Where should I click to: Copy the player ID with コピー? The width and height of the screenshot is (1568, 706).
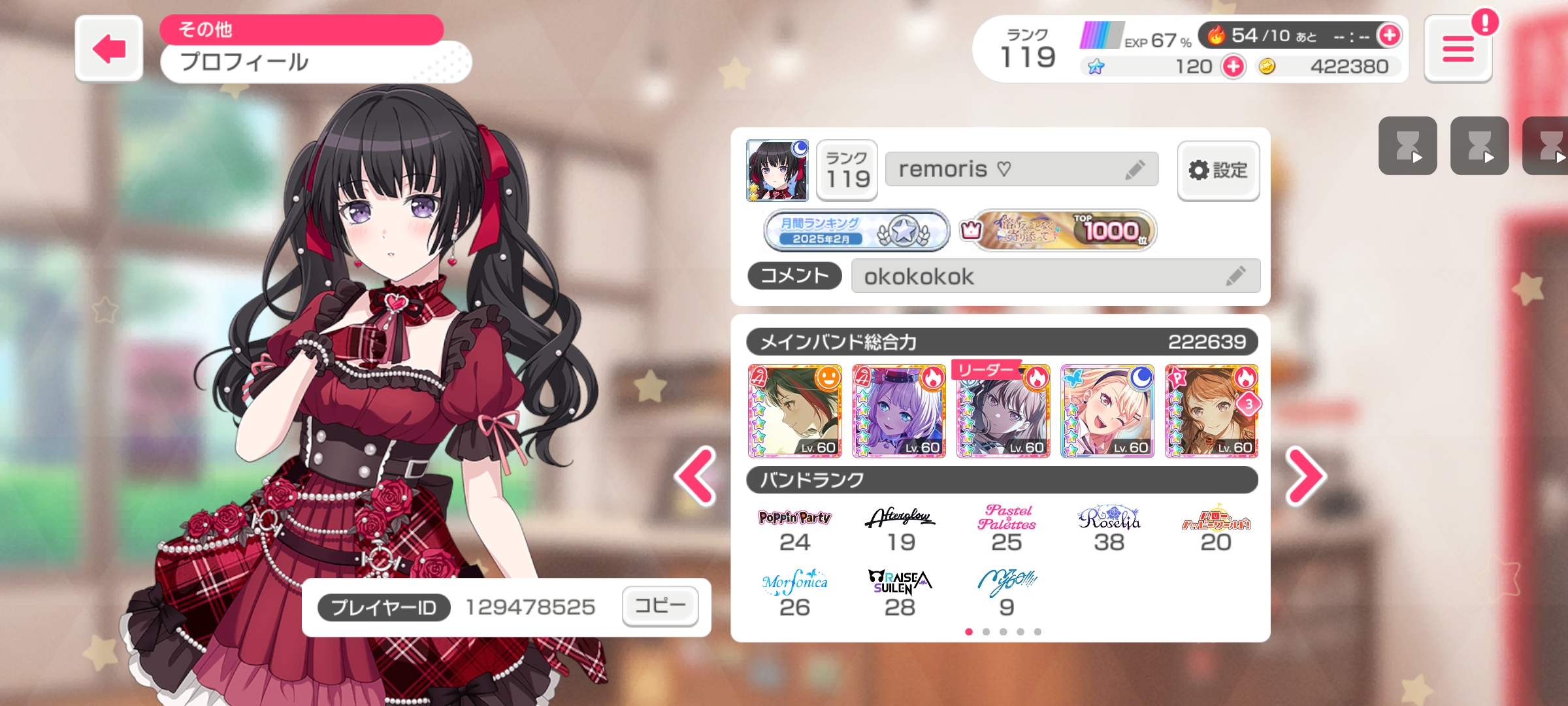pos(660,606)
